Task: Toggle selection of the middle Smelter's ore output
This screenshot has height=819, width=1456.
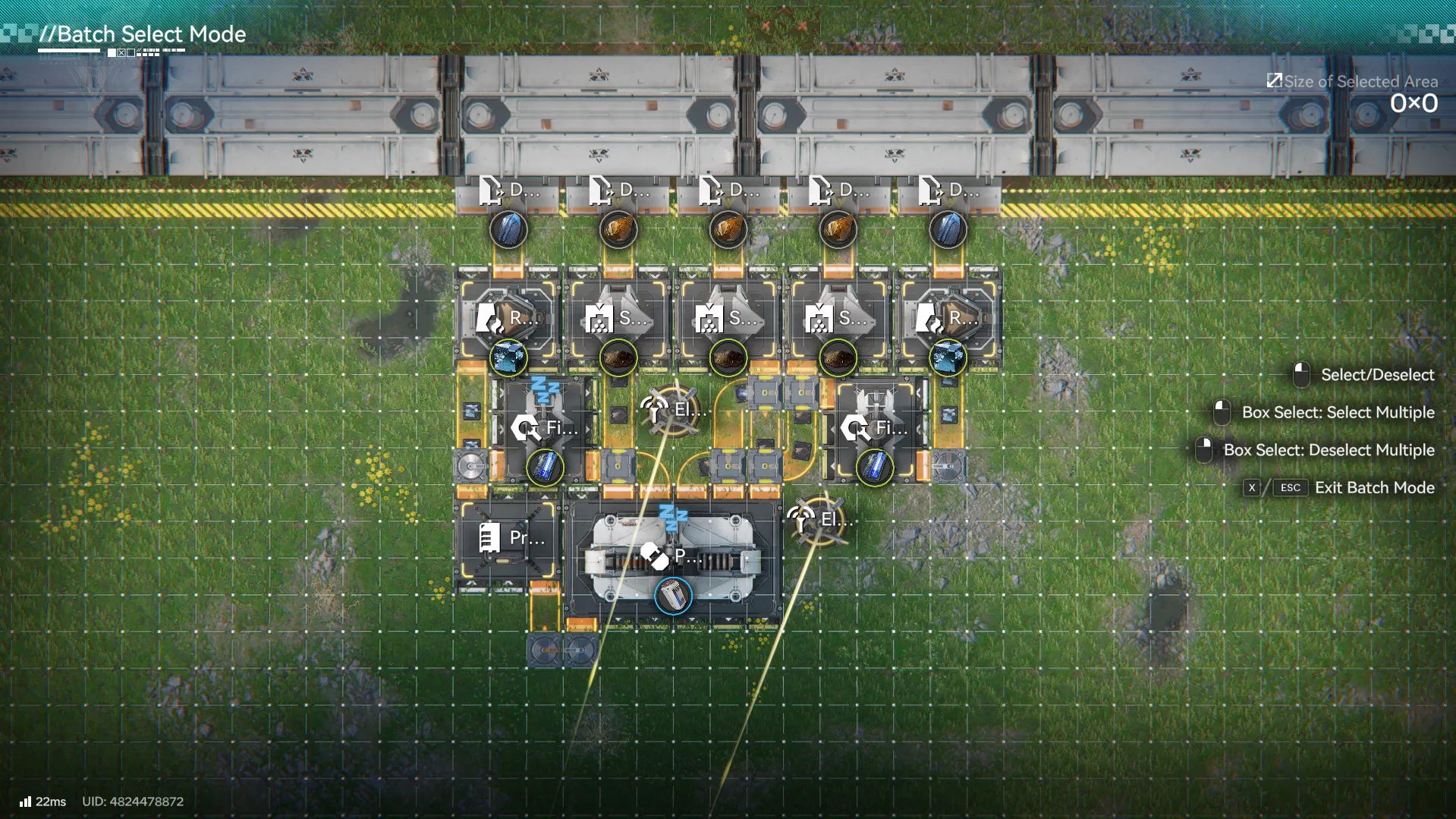Action: point(728,357)
